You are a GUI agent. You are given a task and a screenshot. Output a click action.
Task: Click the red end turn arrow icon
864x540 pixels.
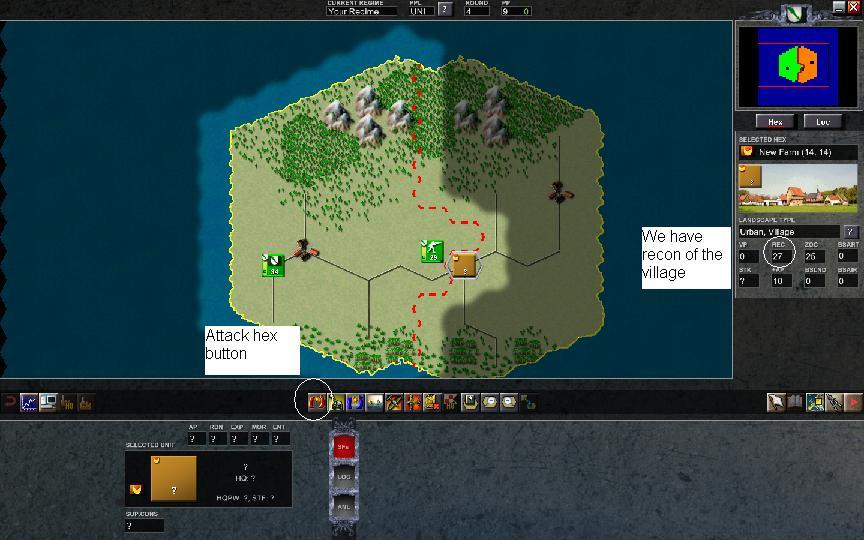tap(853, 402)
